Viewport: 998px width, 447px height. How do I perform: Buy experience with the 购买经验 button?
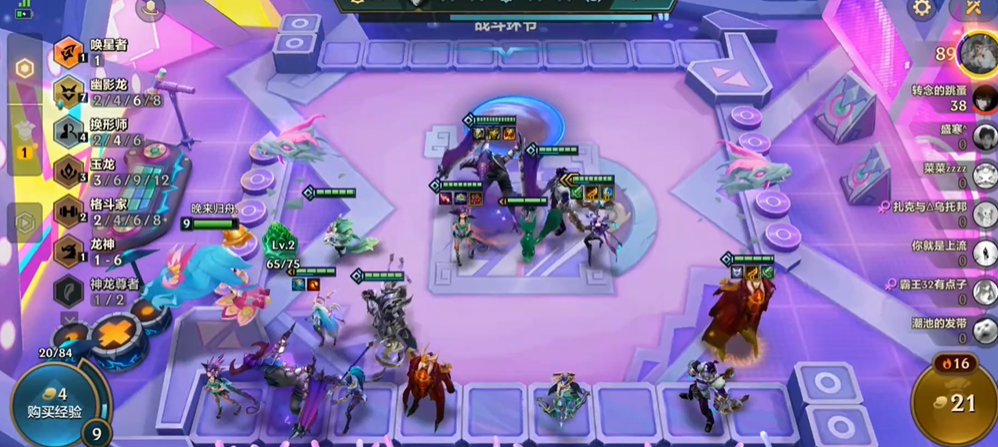point(54,404)
